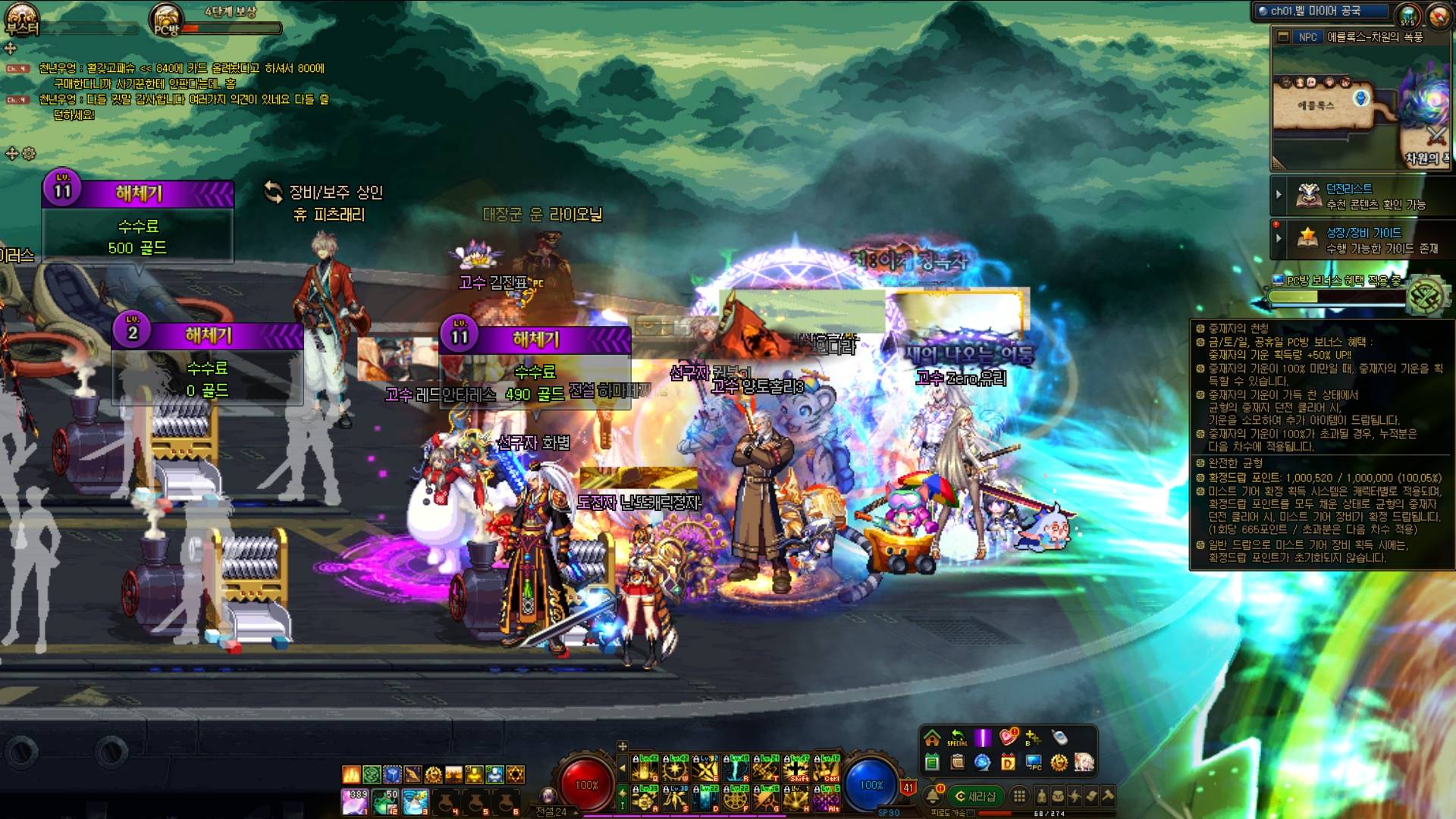The height and width of the screenshot is (819, 1456).
Task: Click the green house icon
Action: click(932, 738)
